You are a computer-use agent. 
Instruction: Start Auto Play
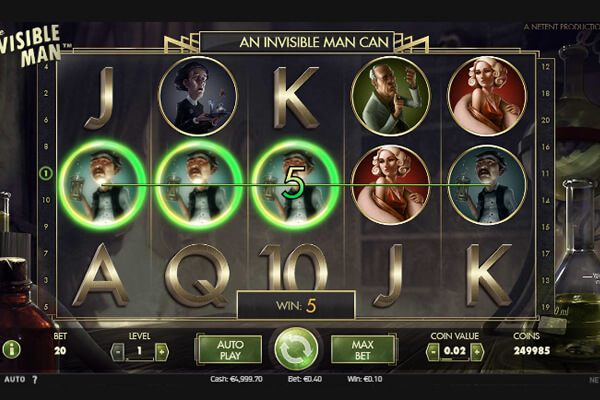pyautogui.click(x=229, y=349)
